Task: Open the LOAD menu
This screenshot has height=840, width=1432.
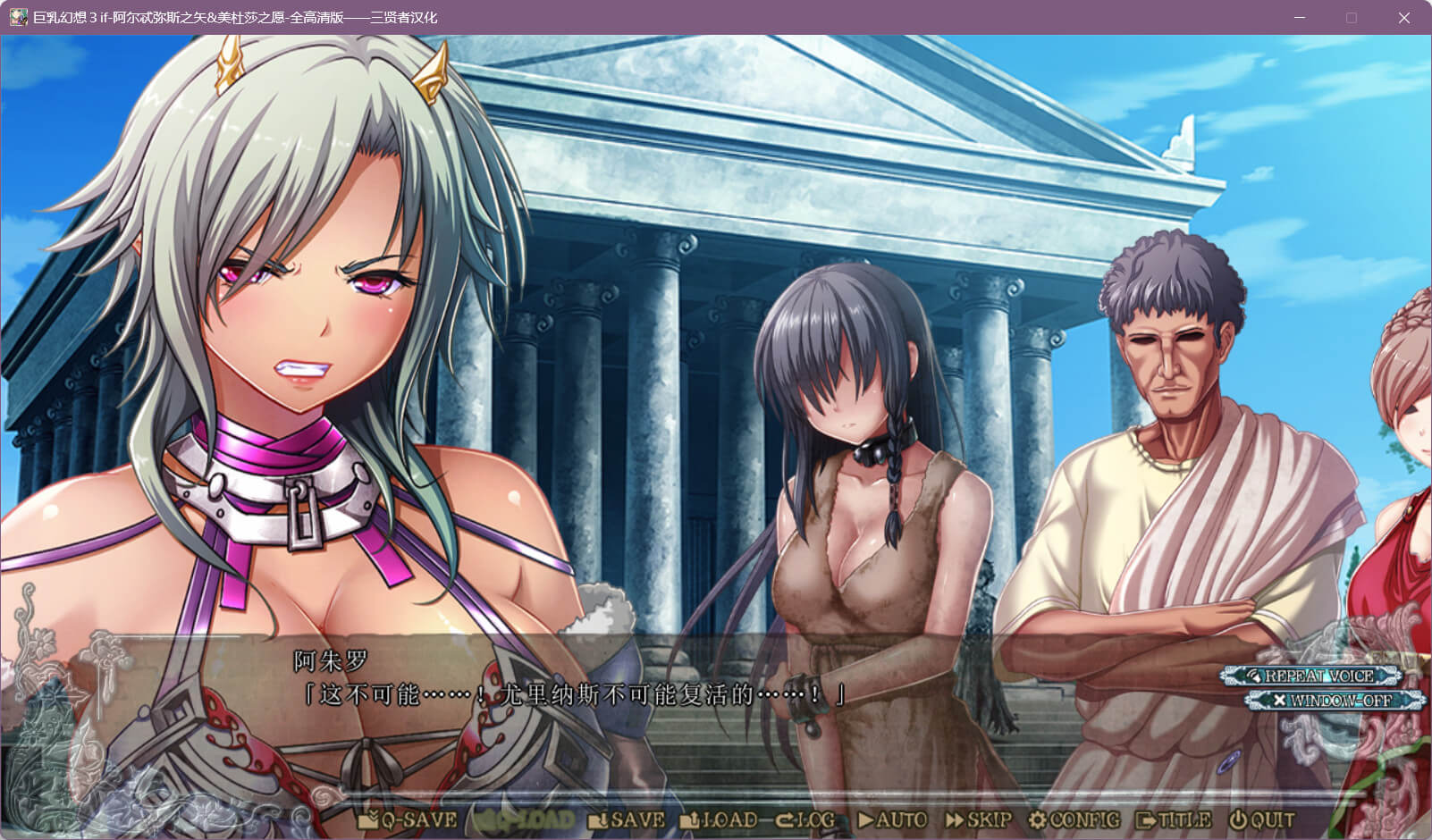Action: [719, 819]
